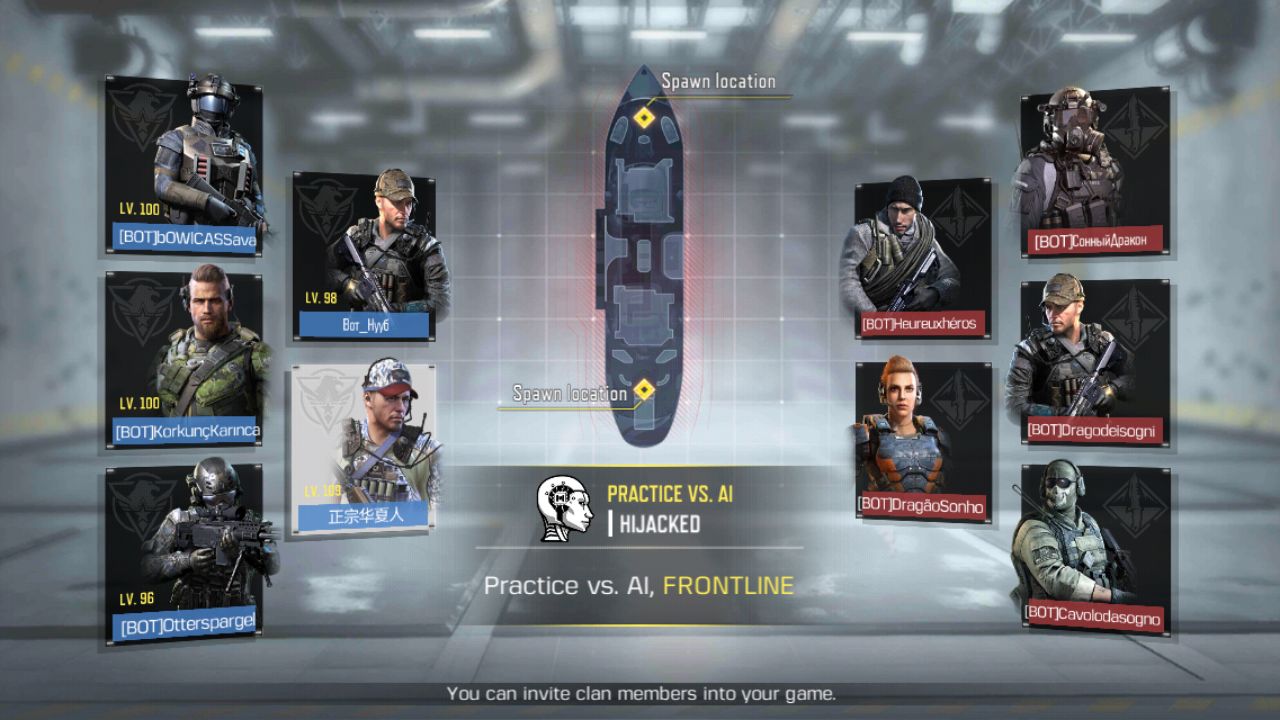Viewport: 1280px width, 720px height.
Task: Click the Practice vs. AI robot head icon
Action: (x=564, y=508)
